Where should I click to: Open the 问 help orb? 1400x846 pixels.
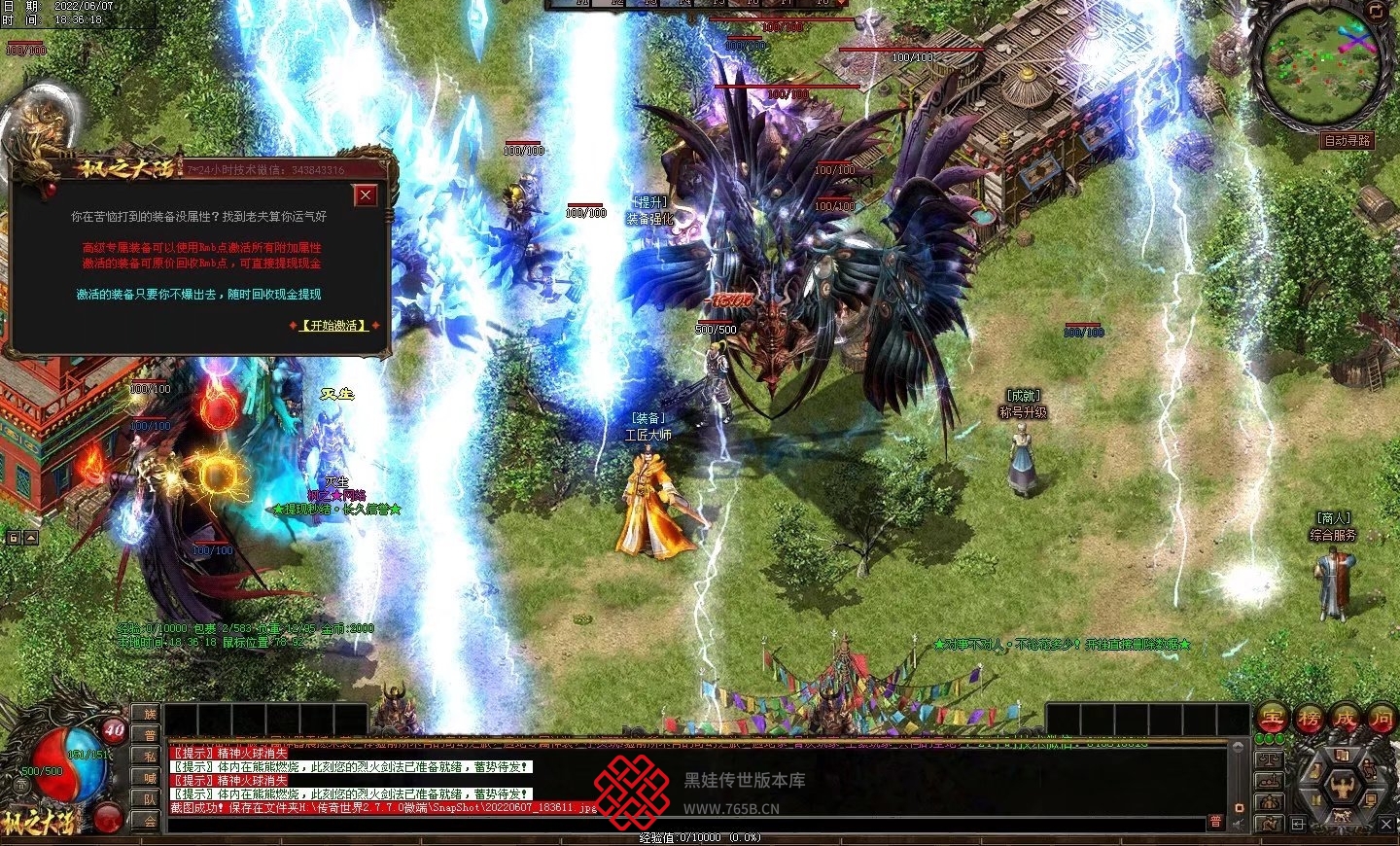point(1381,720)
